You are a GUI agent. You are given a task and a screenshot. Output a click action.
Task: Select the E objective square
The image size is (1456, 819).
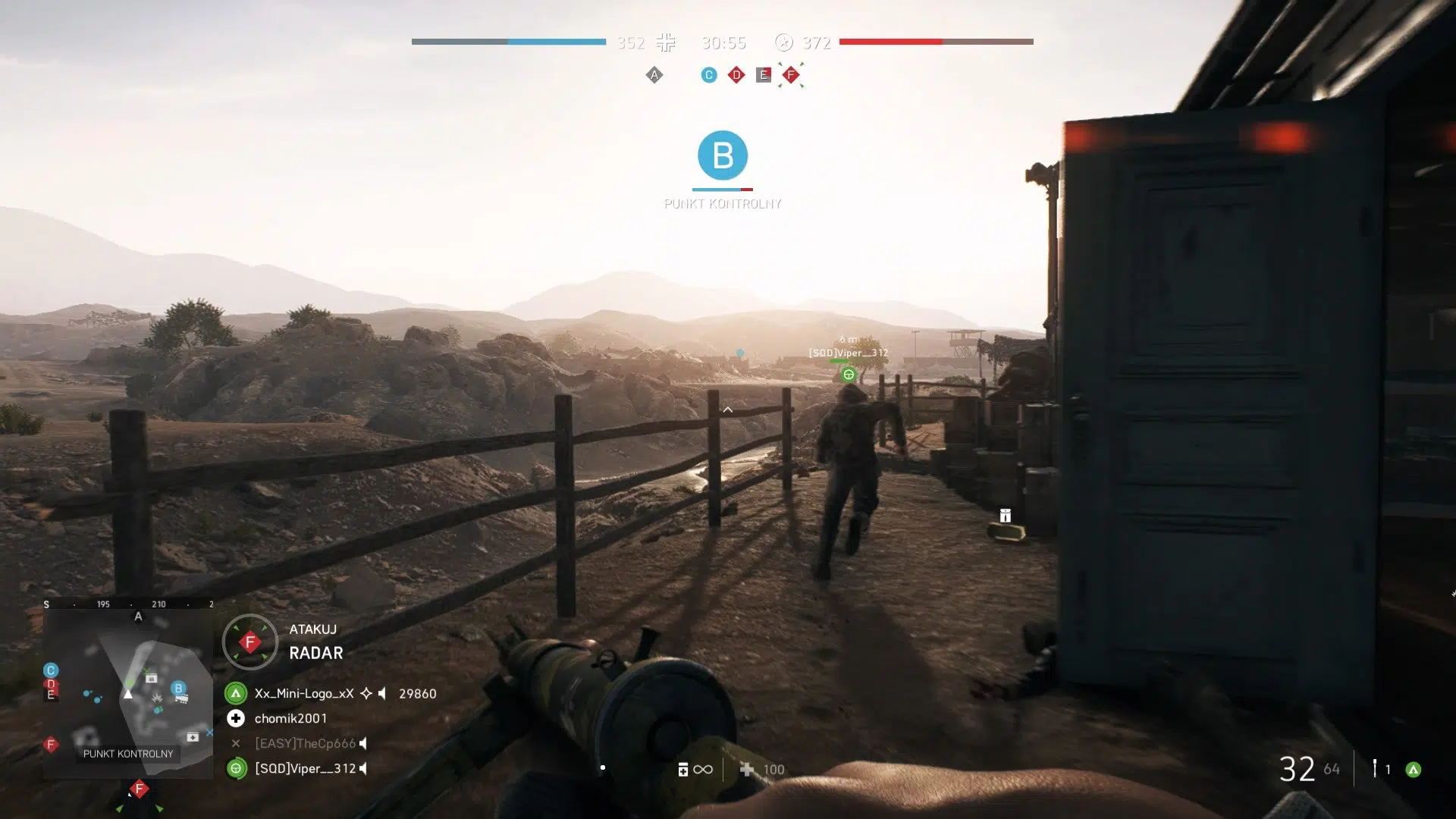tap(764, 75)
